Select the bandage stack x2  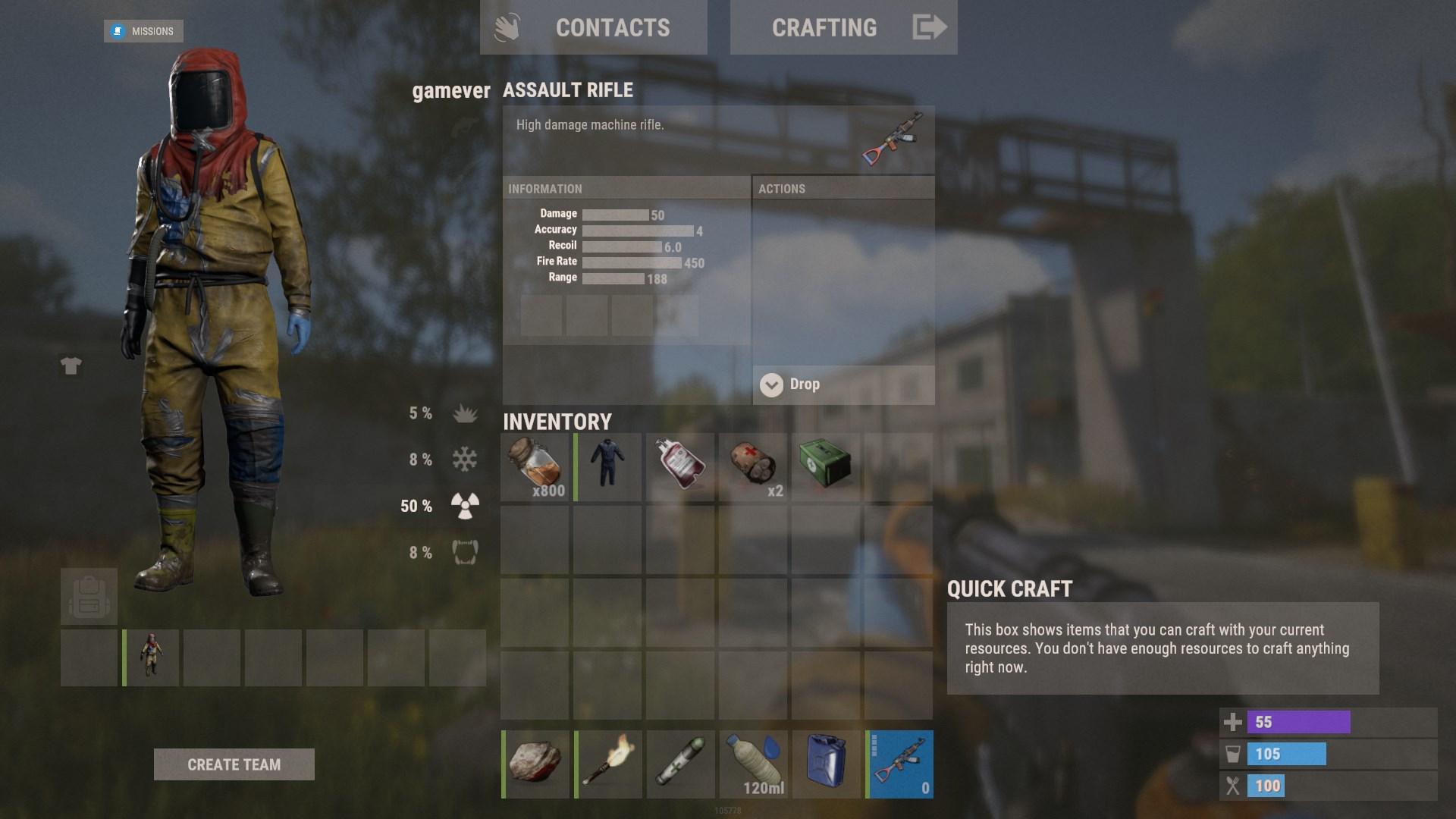(x=753, y=467)
